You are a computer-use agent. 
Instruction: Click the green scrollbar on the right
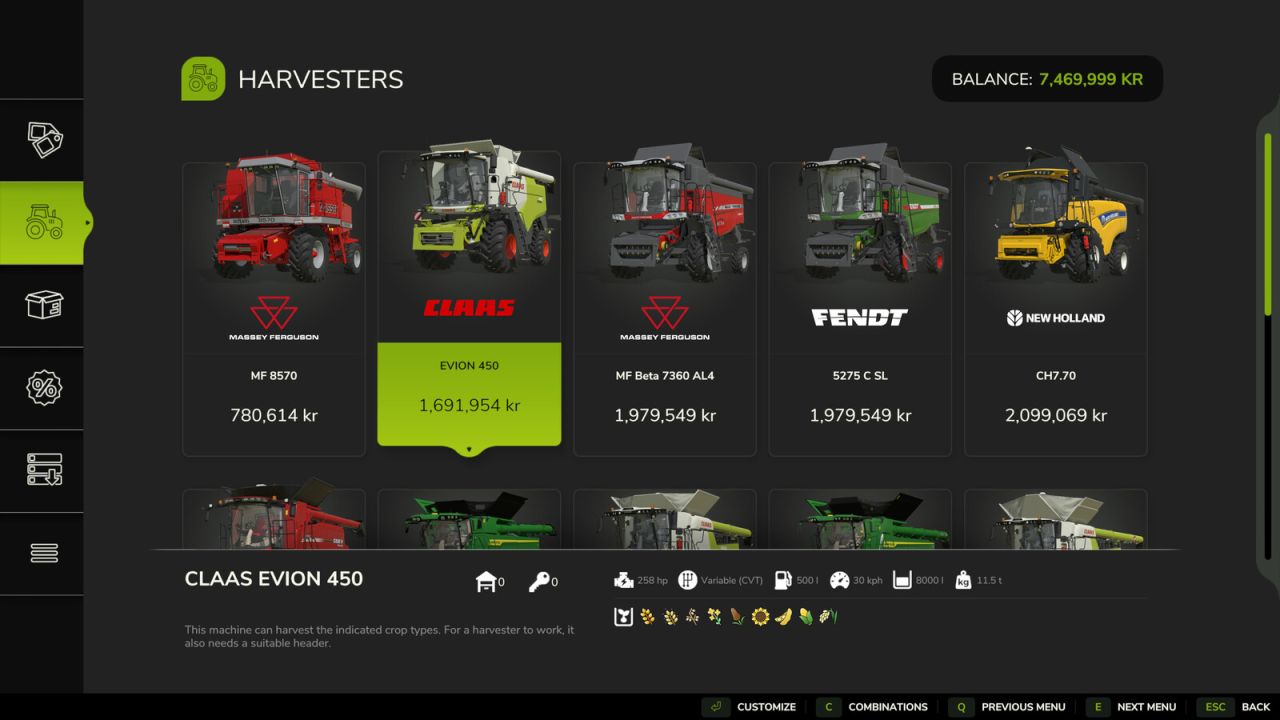click(1268, 222)
